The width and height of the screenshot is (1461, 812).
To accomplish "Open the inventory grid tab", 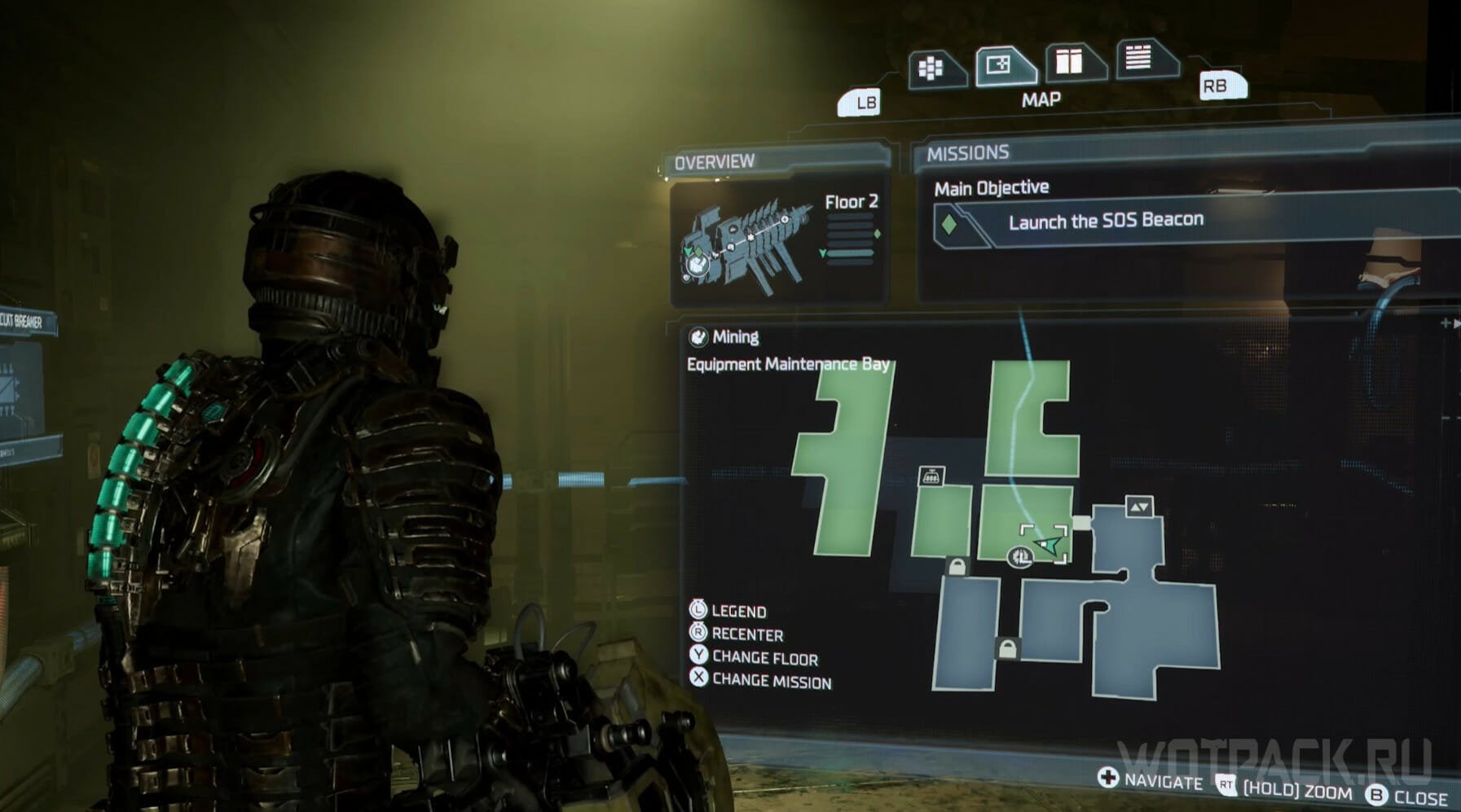I will coord(931,68).
